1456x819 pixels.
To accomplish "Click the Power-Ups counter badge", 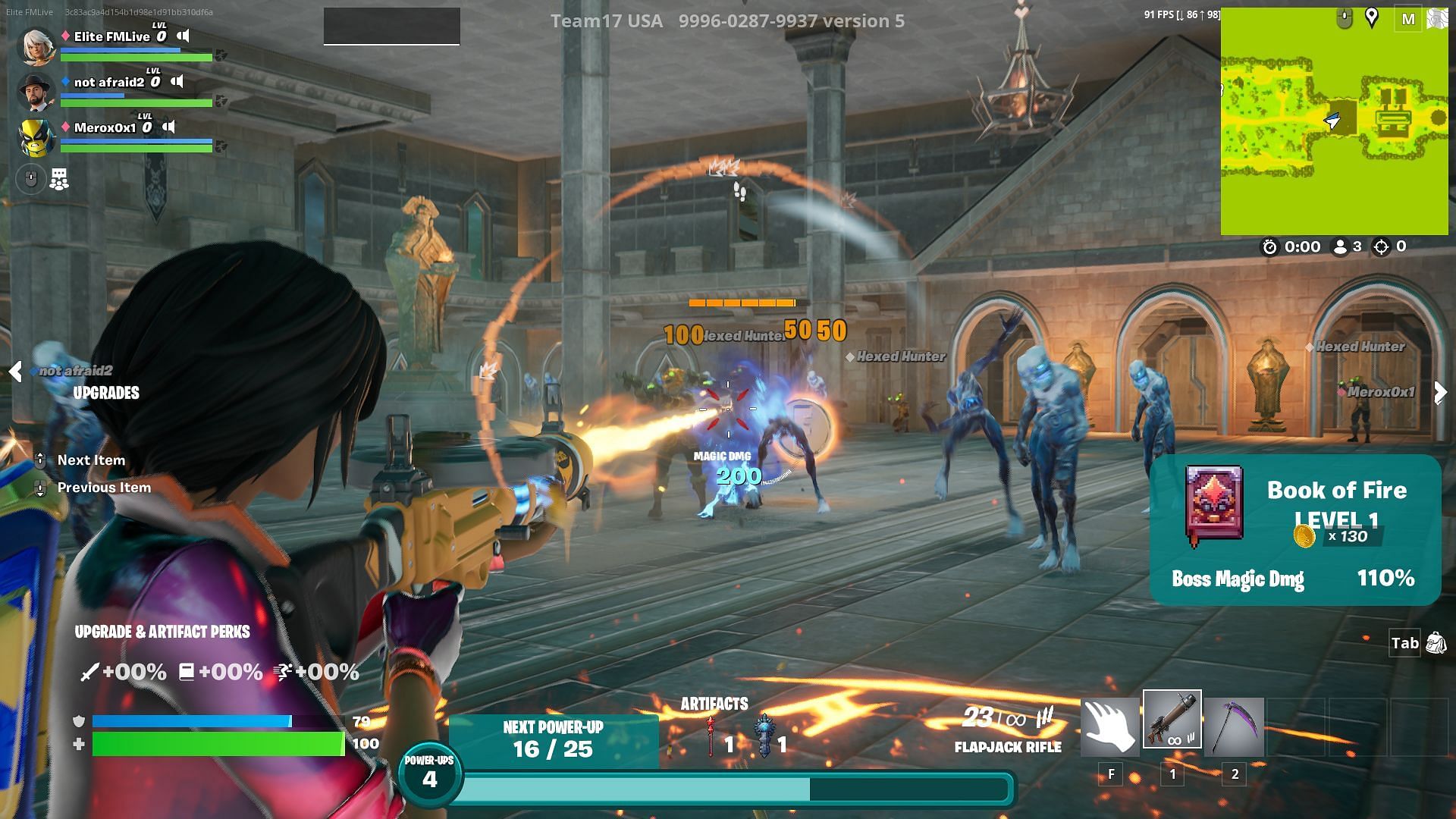I will (429, 773).
